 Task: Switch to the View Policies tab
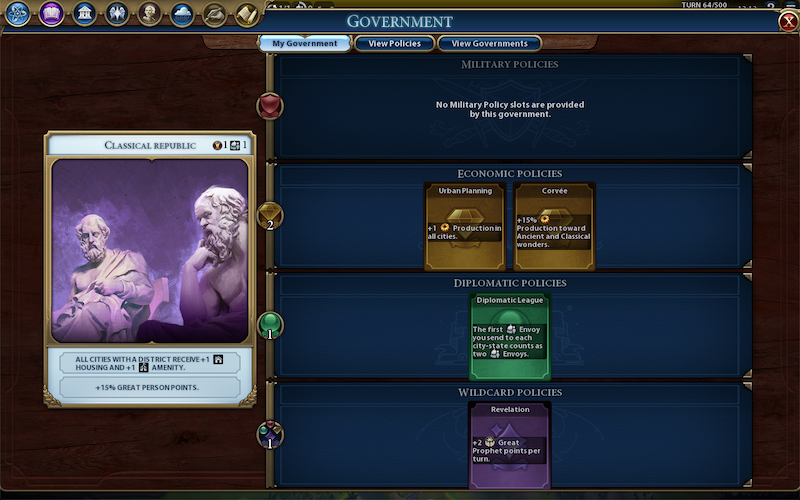tap(394, 43)
